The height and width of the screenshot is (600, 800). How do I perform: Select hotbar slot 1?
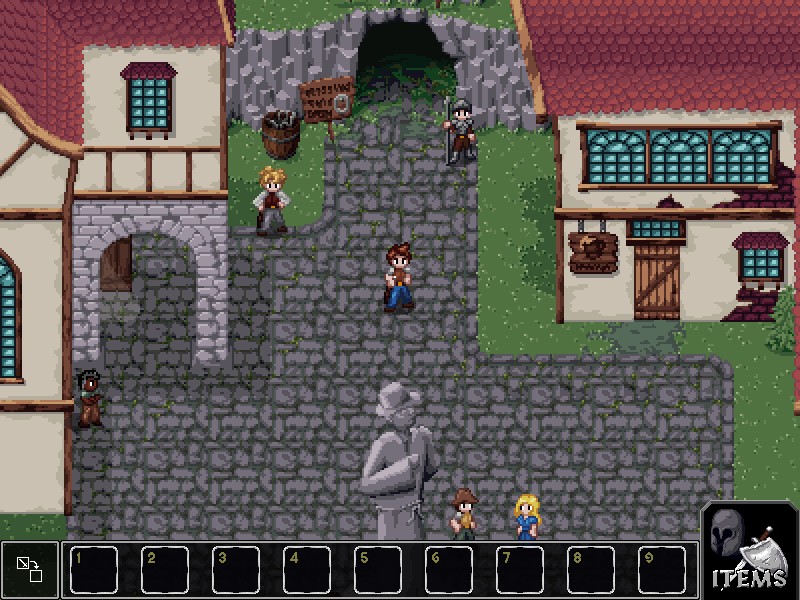point(95,569)
